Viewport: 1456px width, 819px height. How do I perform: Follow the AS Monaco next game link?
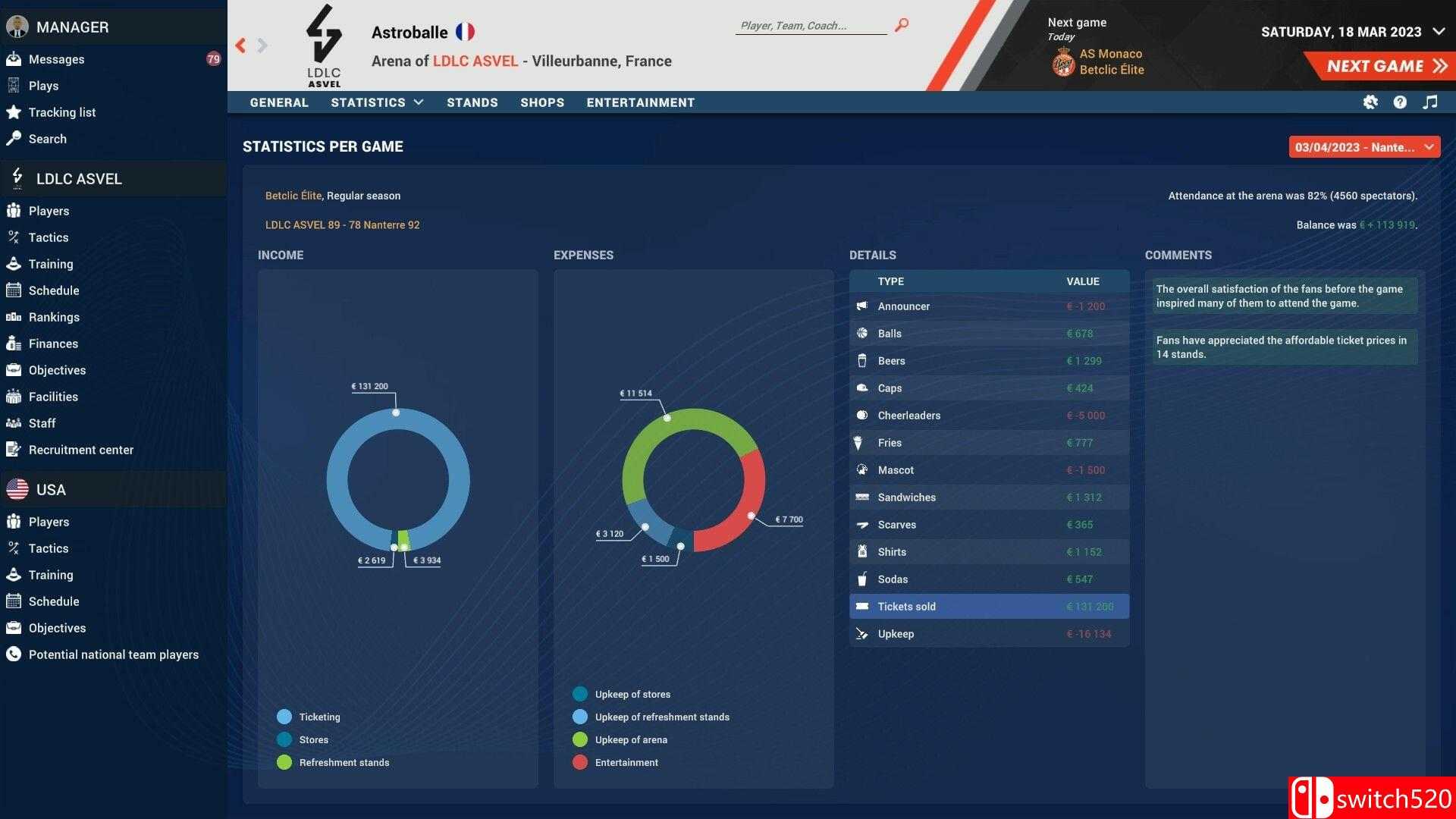pyautogui.click(x=1110, y=54)
